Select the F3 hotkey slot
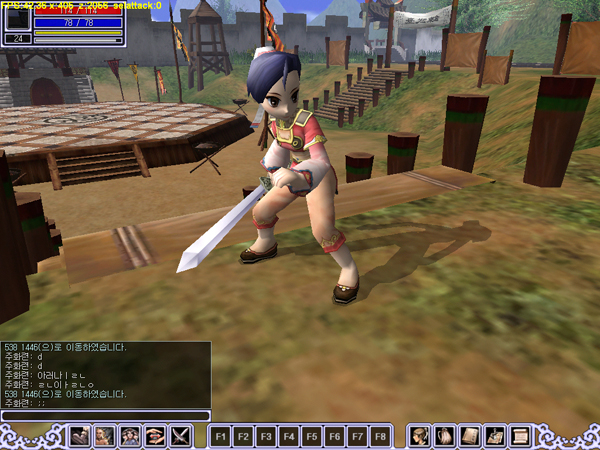 [266, 437]
